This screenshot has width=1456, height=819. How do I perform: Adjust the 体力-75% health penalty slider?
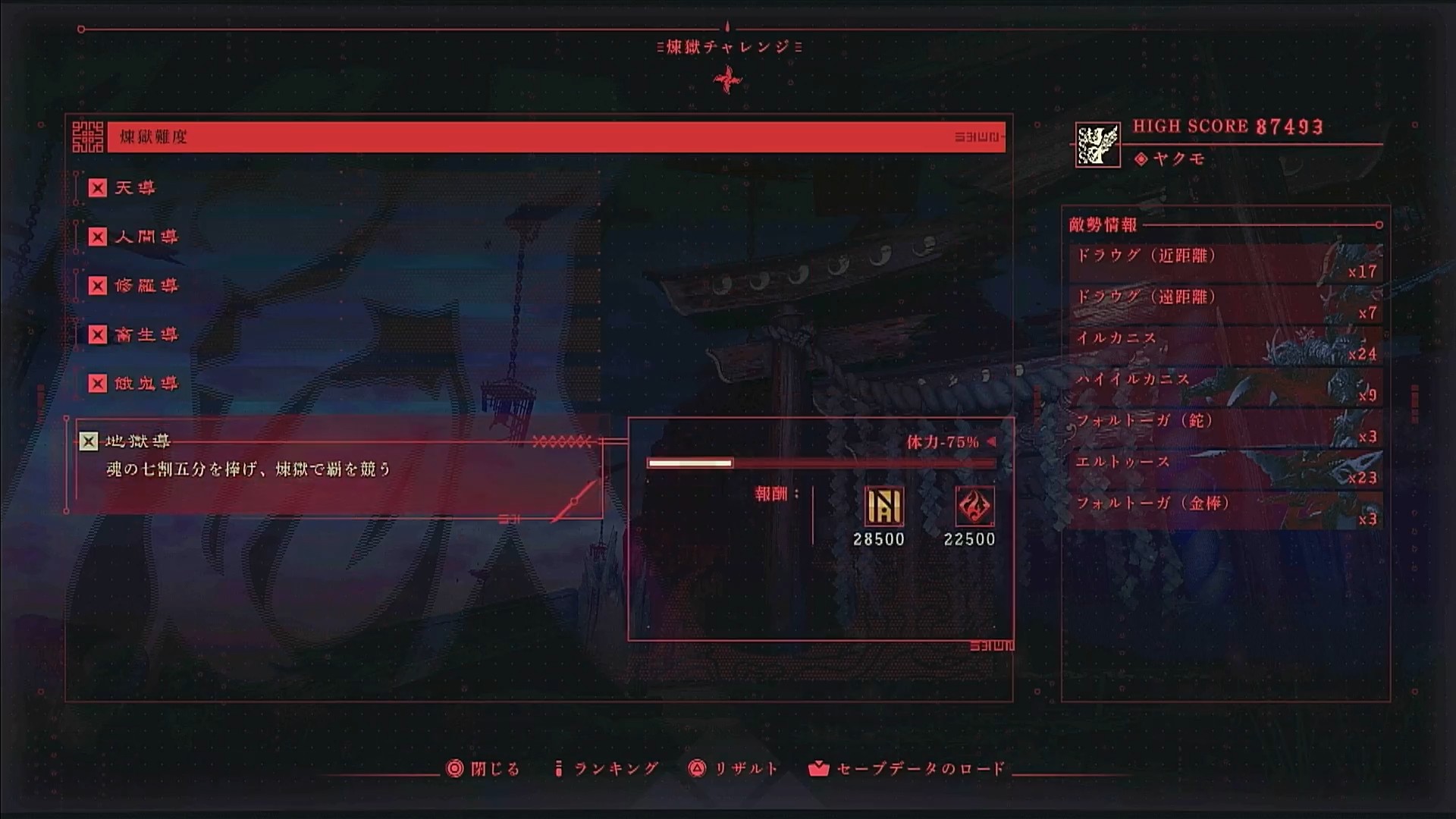point(821,463)
